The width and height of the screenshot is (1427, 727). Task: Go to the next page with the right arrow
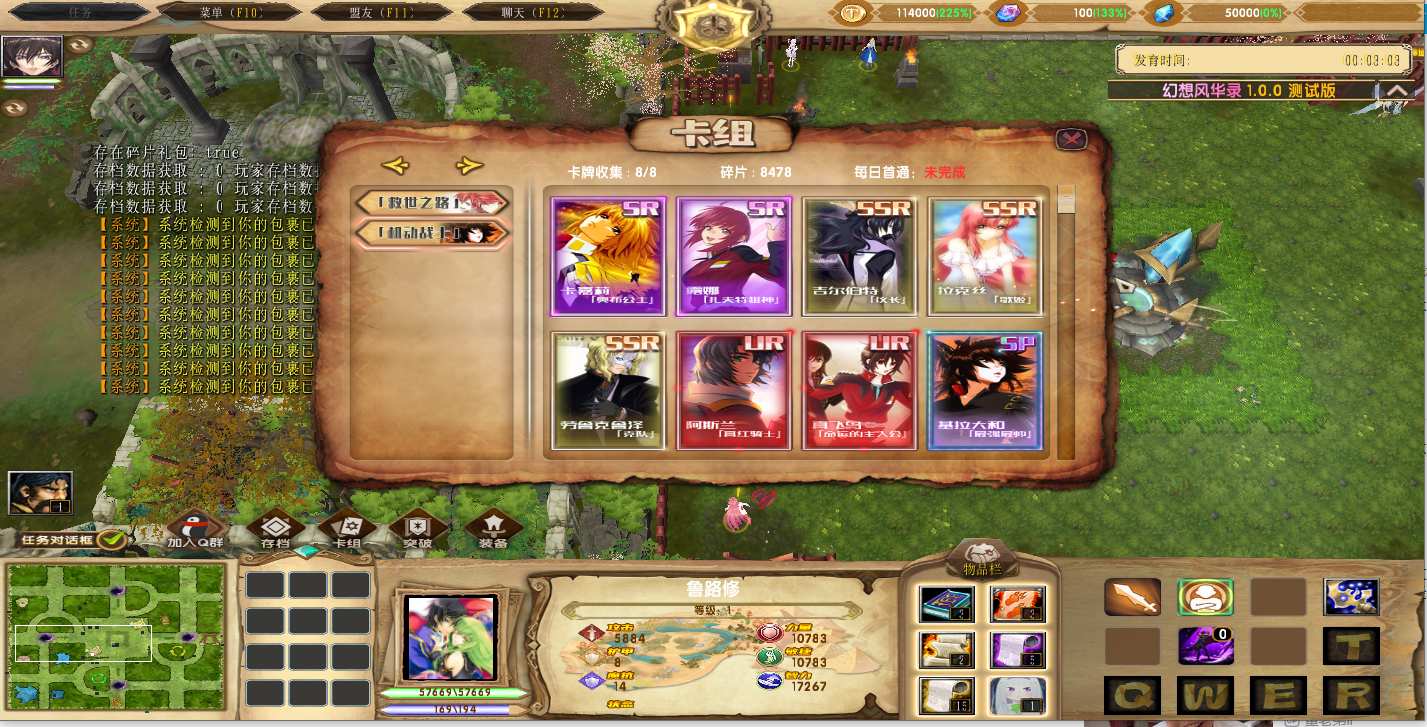468,166
